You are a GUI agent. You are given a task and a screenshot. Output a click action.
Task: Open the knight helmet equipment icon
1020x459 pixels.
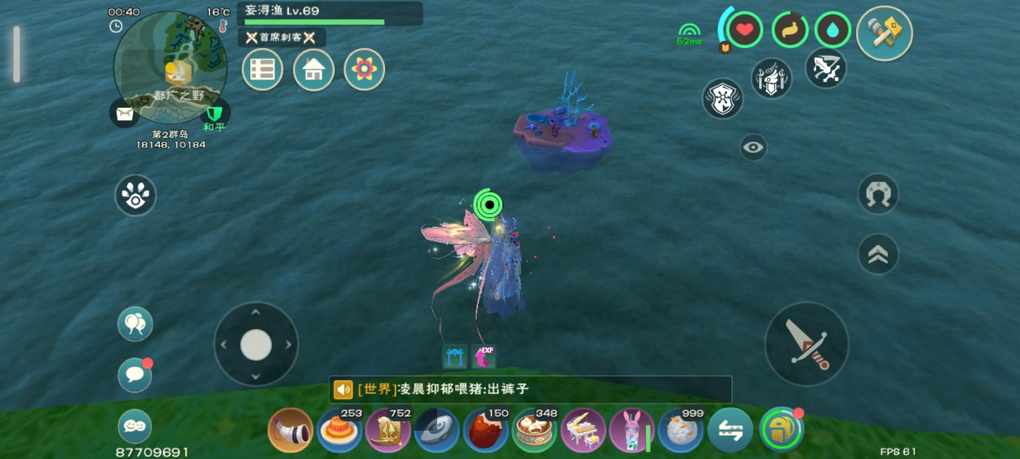771,78
